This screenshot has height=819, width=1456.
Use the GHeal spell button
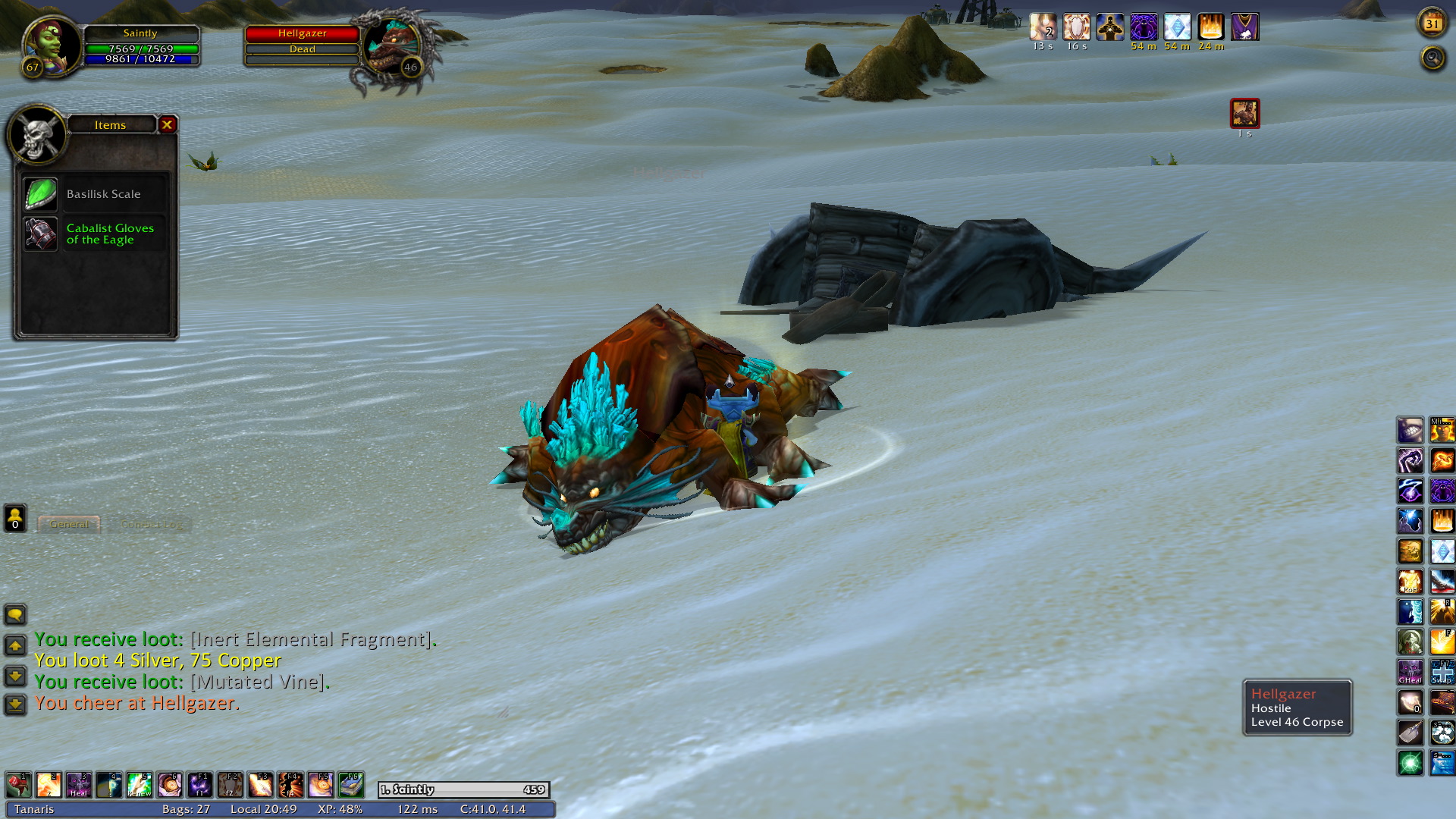click(x=1410, y=672)
